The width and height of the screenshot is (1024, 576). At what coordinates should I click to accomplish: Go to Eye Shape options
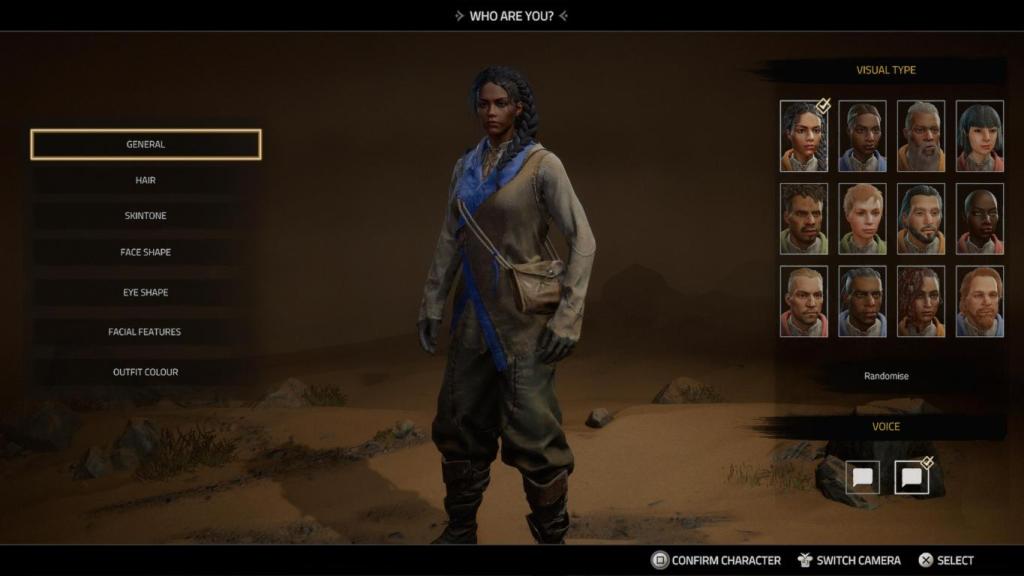click(146, 292)
